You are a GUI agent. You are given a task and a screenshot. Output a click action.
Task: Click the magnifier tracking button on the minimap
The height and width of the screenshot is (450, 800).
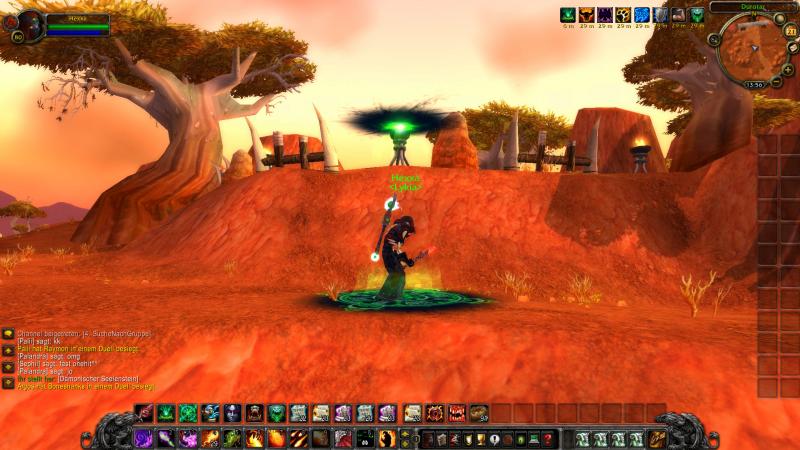714,39
